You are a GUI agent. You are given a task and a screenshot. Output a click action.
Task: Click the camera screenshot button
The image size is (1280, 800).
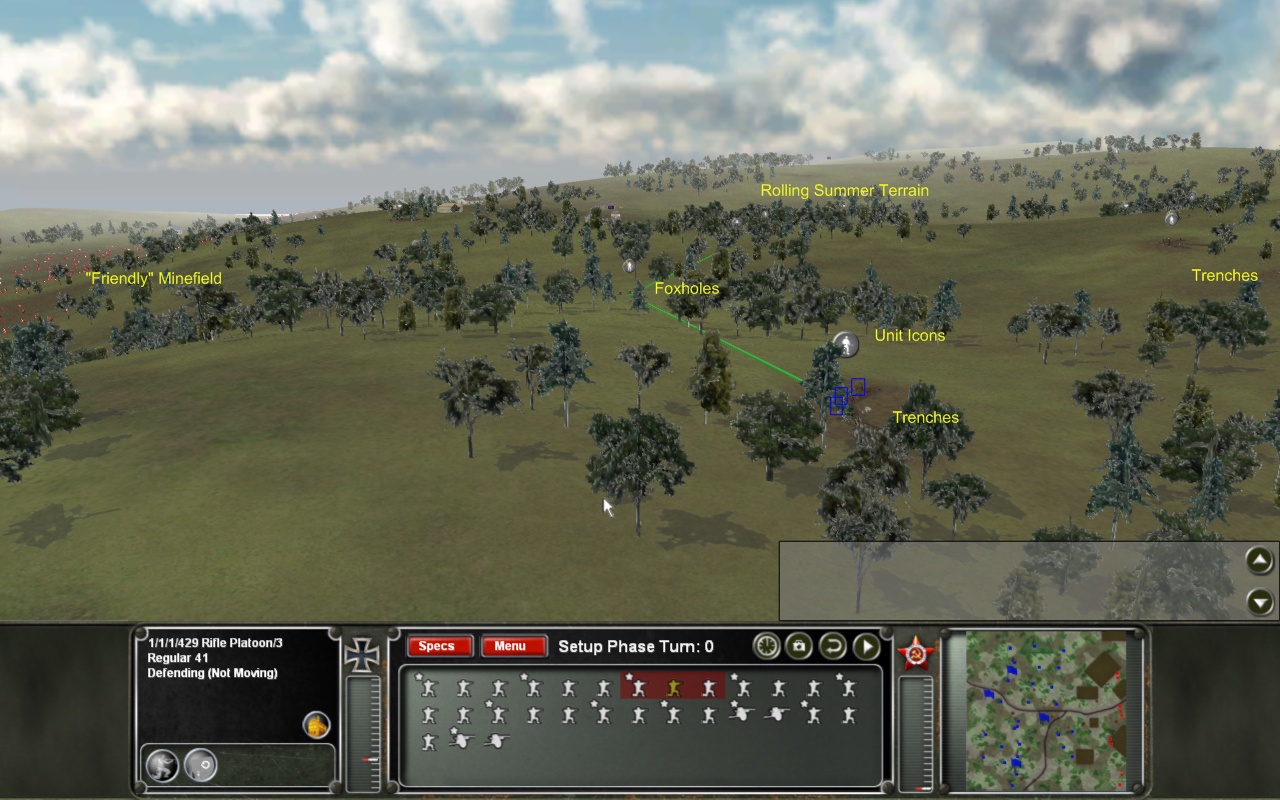click(799, 646)
